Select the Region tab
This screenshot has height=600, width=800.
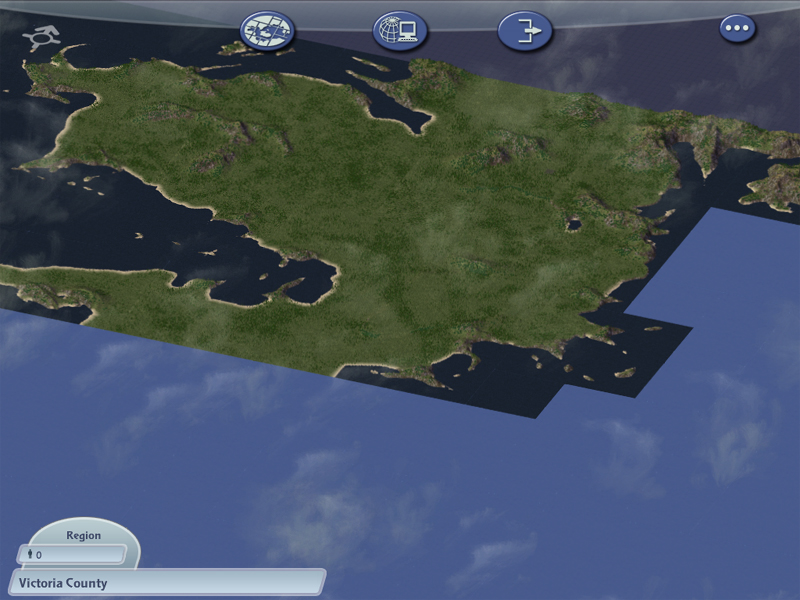tap(84, 535)
